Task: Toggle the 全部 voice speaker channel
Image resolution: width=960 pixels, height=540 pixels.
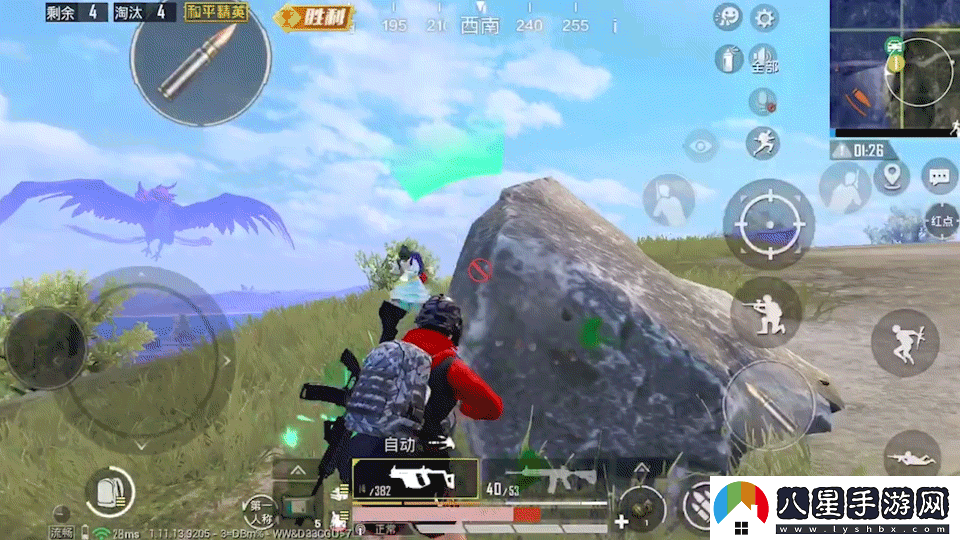Action: [764, 59]
